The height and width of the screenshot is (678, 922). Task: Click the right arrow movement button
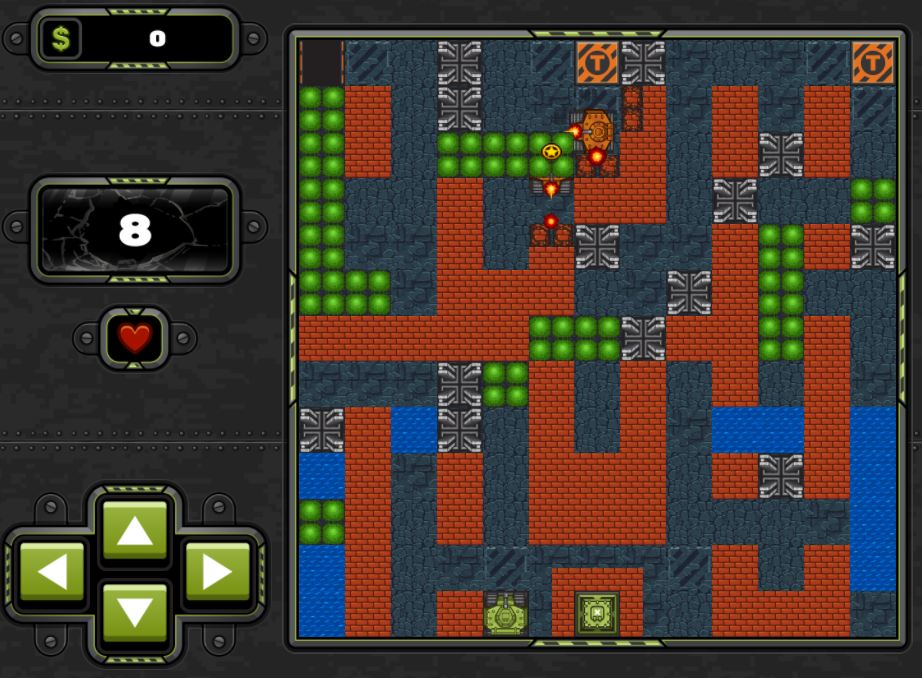click(x=216, y=572)
